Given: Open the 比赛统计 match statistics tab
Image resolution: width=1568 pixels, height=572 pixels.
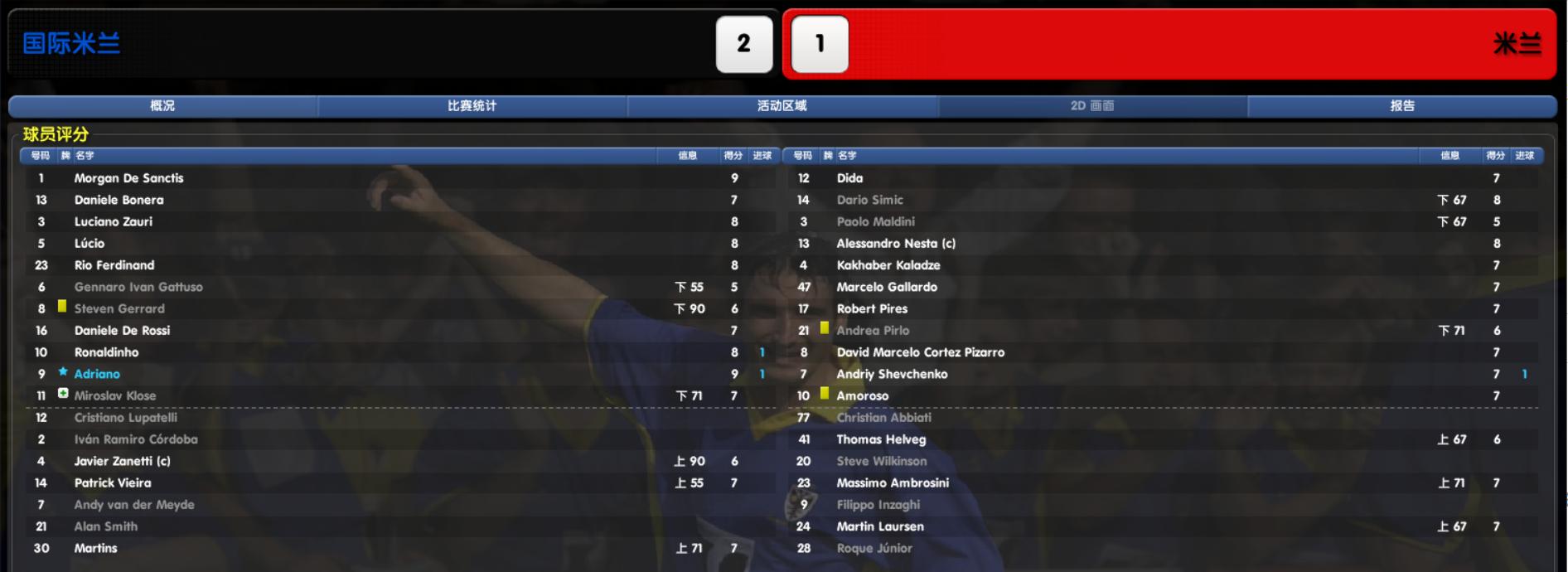Looking at the screenshot, I should point(472,106).
